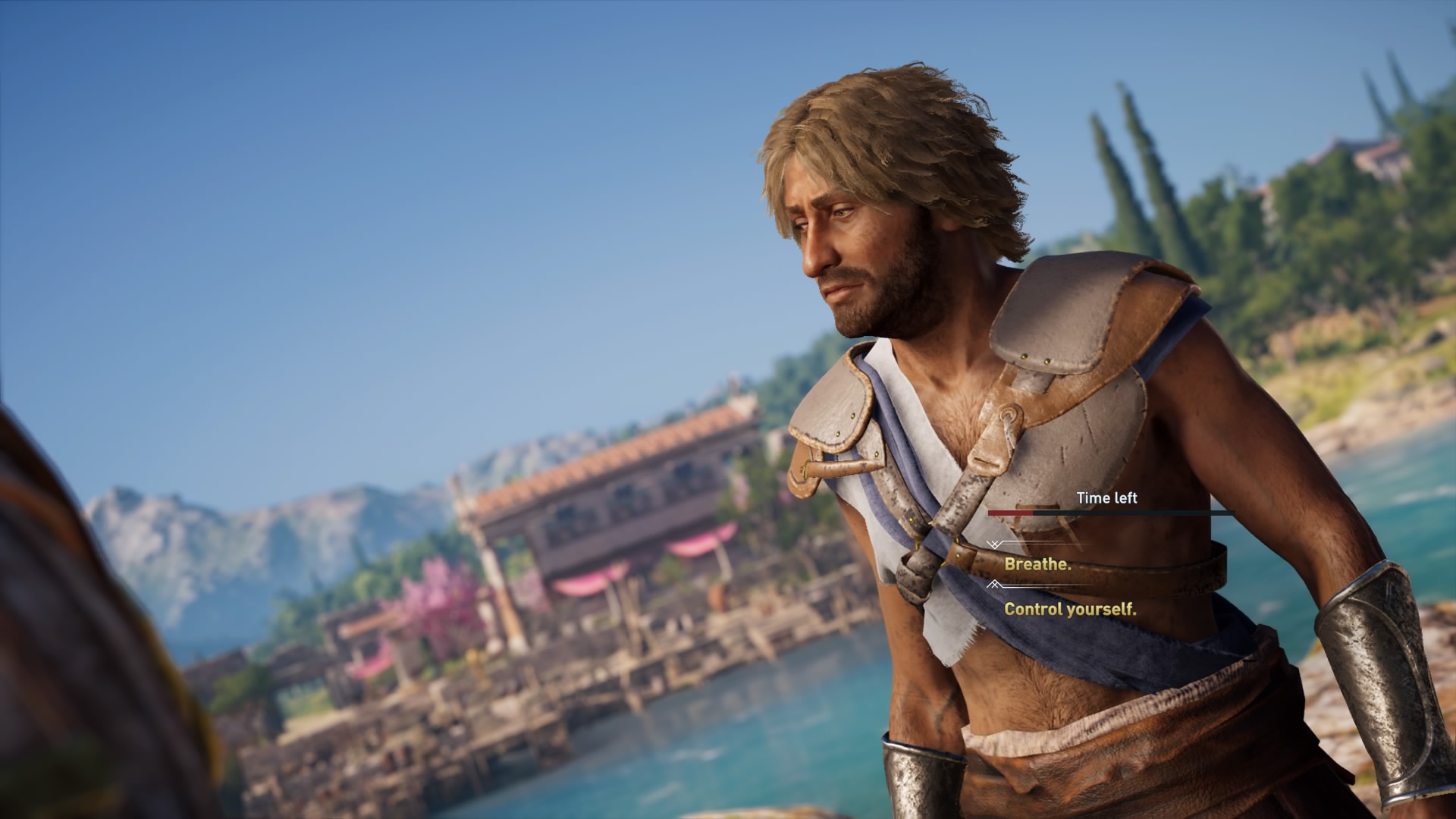
Task: Click the character's face
Action: coord(849,243)
